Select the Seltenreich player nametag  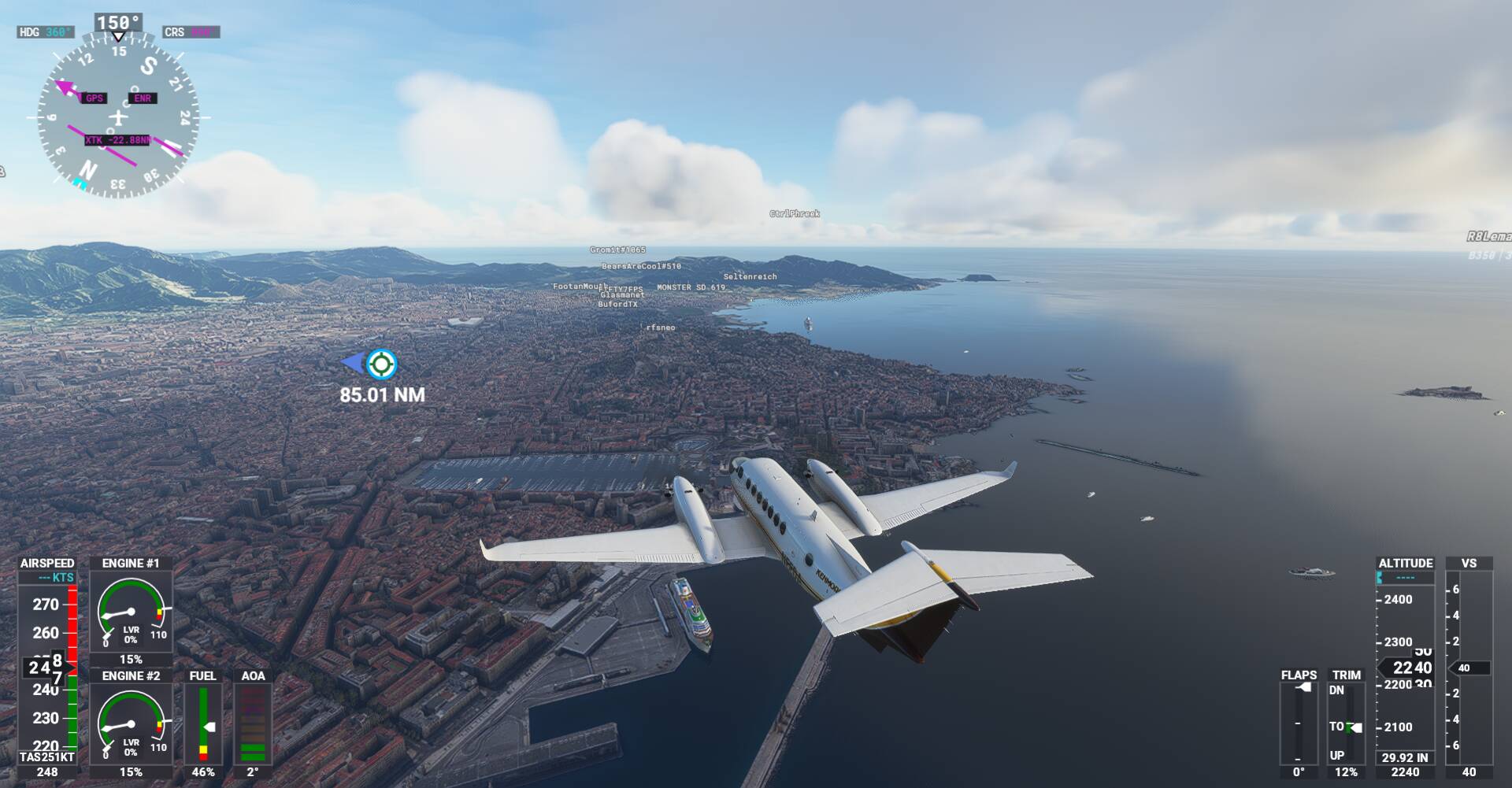[x=750, y=277]
